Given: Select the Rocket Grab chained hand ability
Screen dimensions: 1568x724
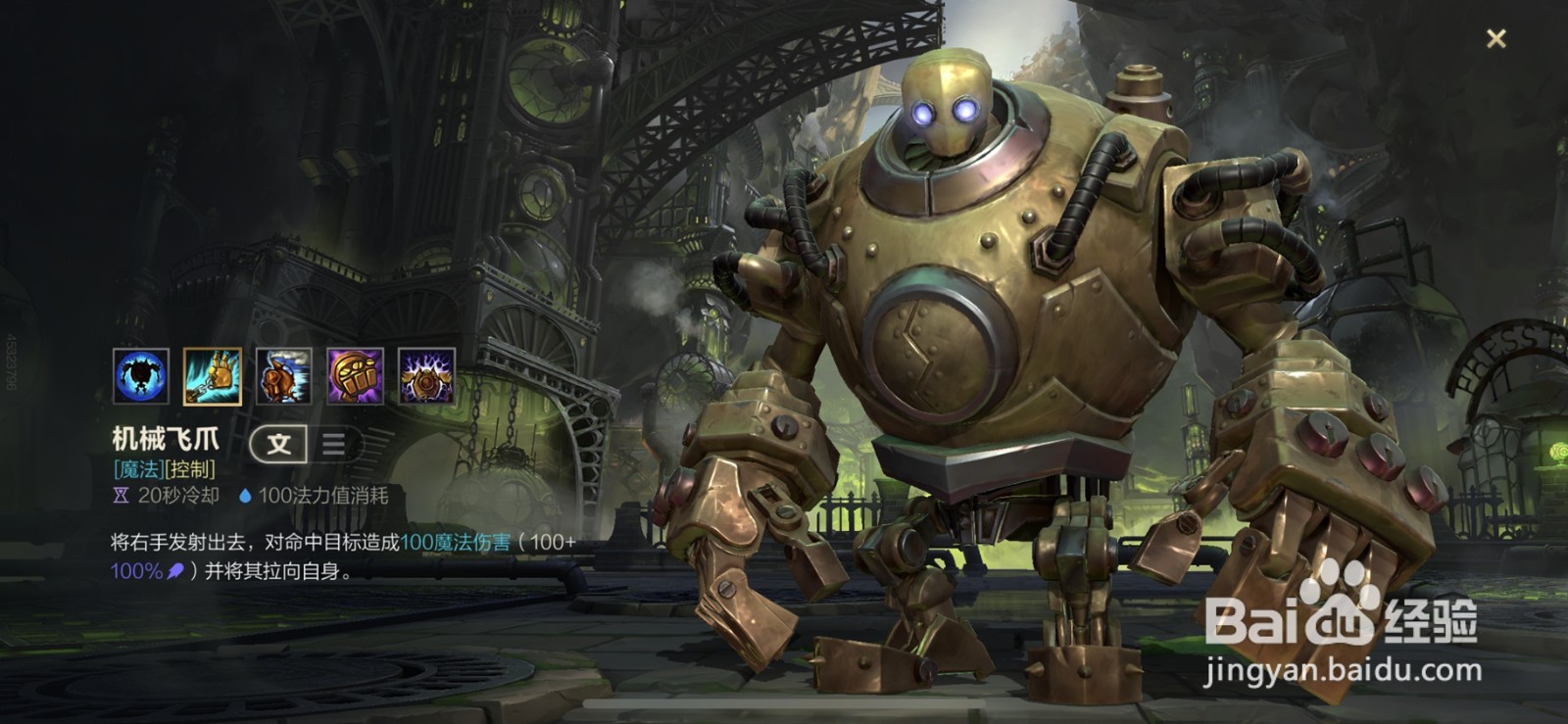Looking at the screenshot, I should coord(213,376).
